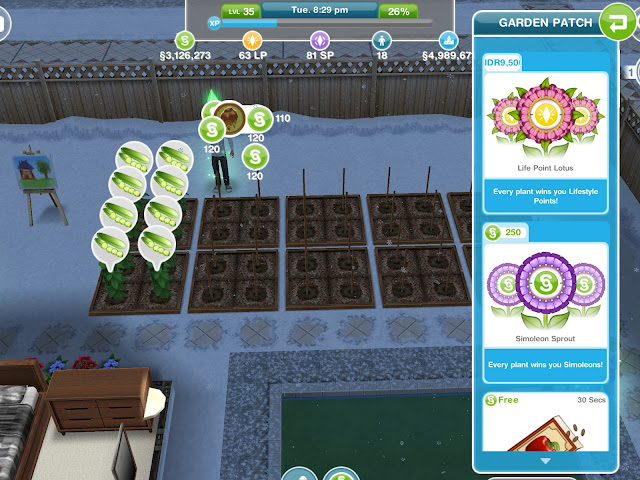Open the orange Lifestyle Points icon
This screenshot has height=480, width=640.
252,41
